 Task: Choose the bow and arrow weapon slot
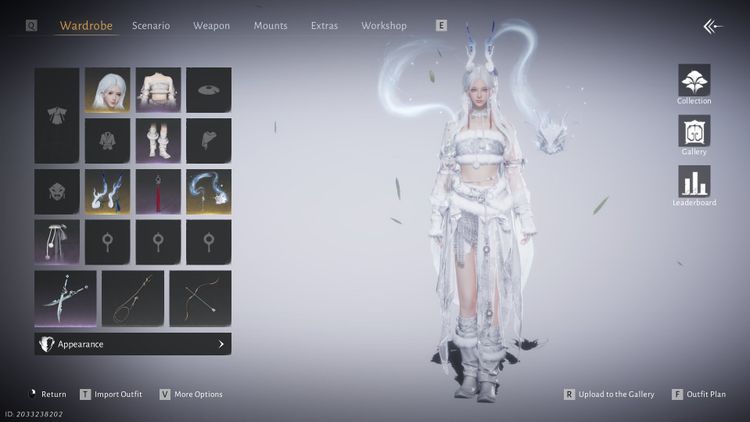pyautogui.click(x=200, y=298)
